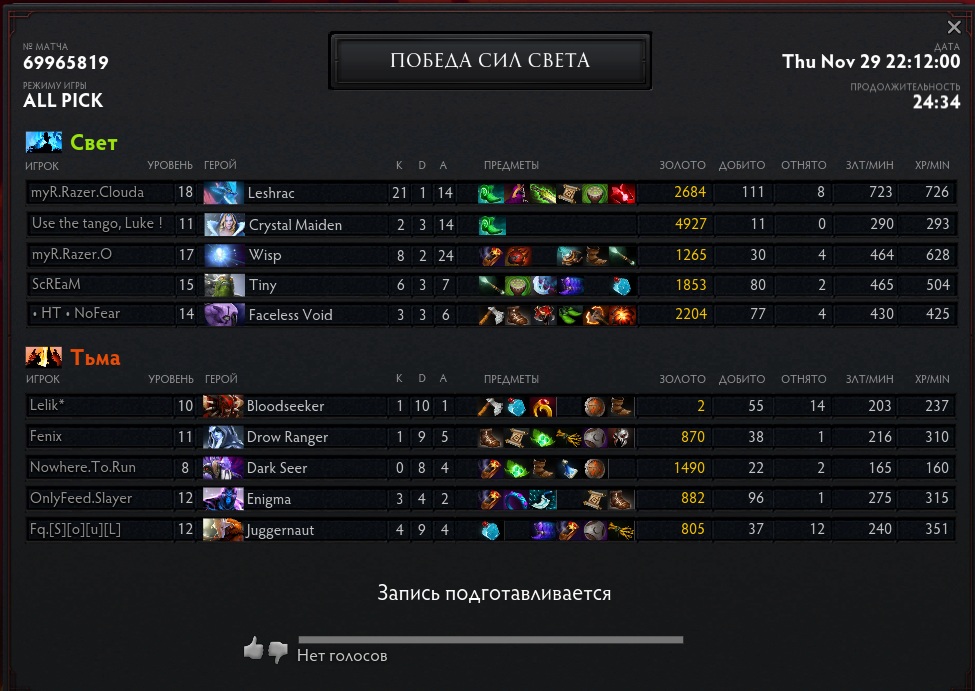Select player Nowhere.To.Run's name
Image resolution: width=975 pixels, height=691 pixels.
[83, 467]
